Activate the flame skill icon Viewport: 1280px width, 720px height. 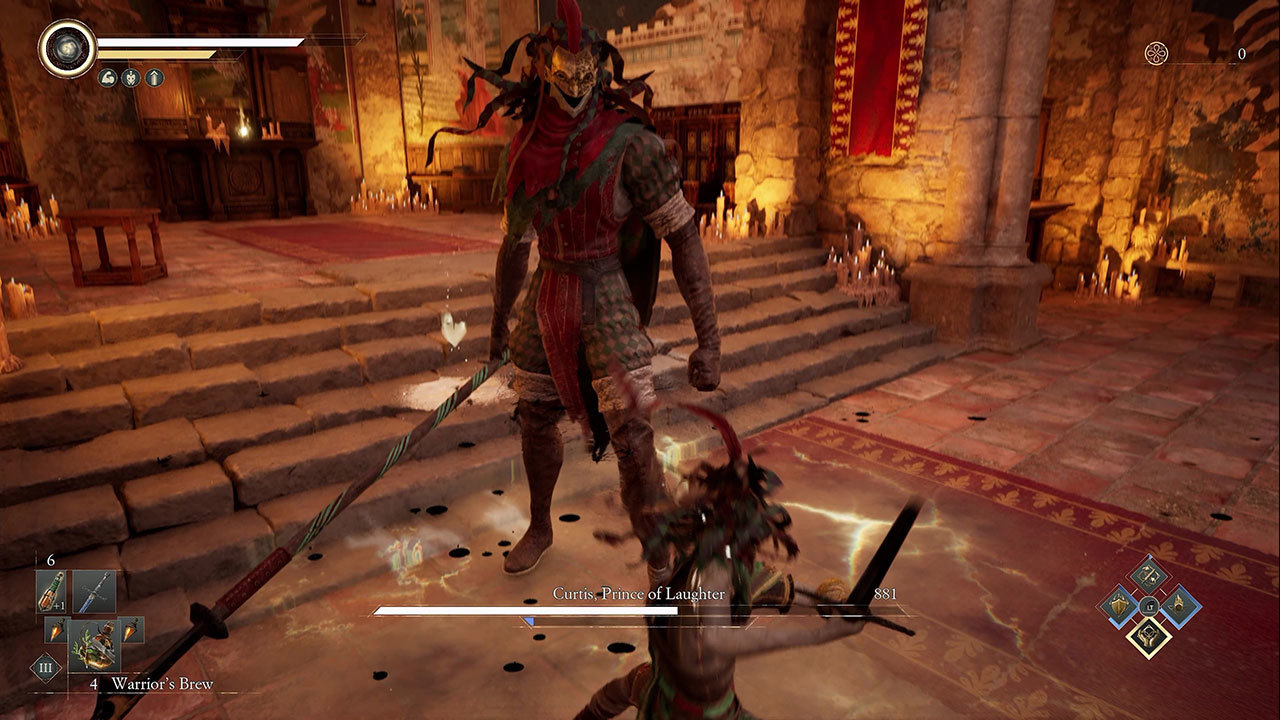1180,605
